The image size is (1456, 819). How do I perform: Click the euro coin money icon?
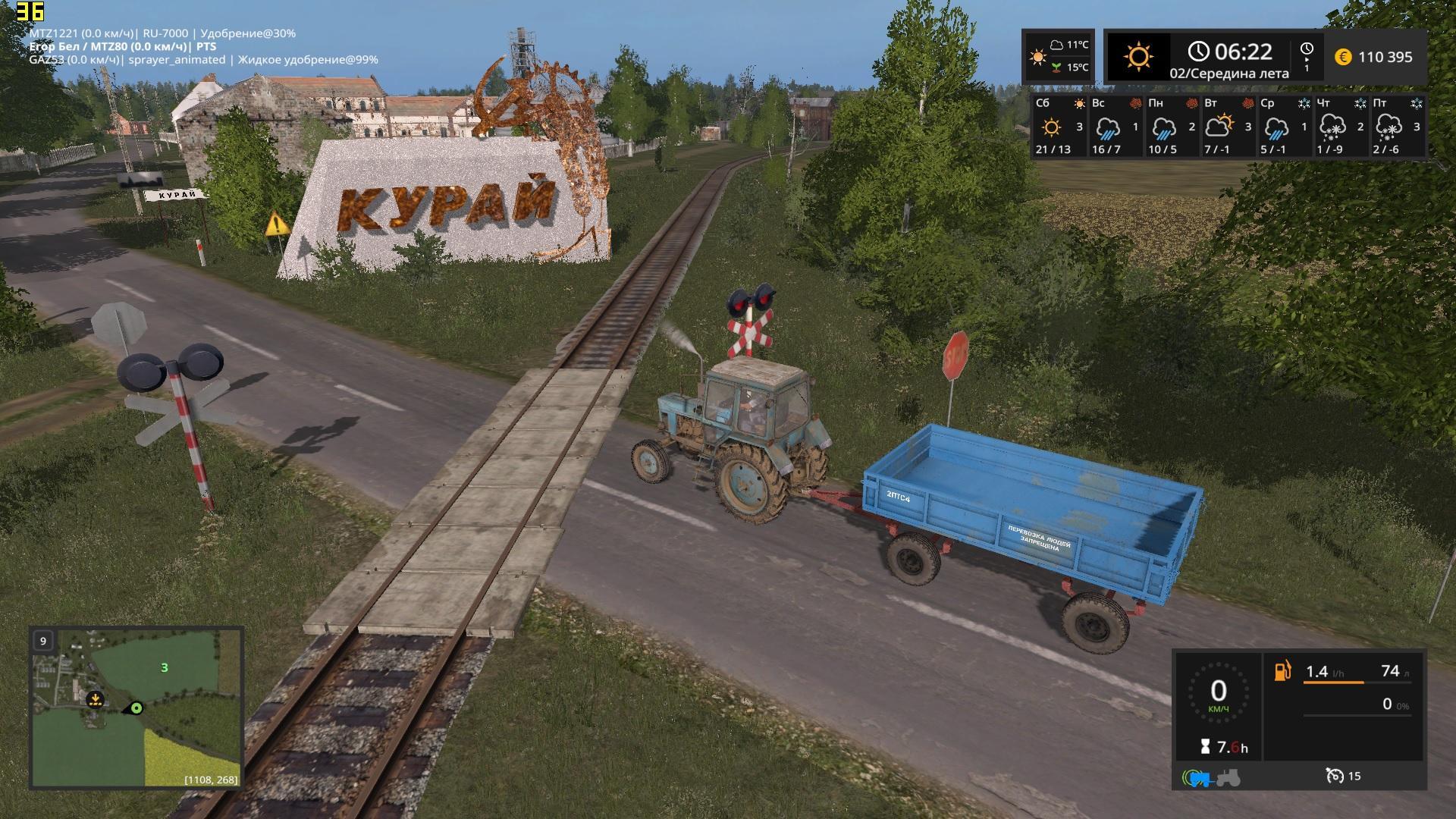click(x=1342, y=57)
